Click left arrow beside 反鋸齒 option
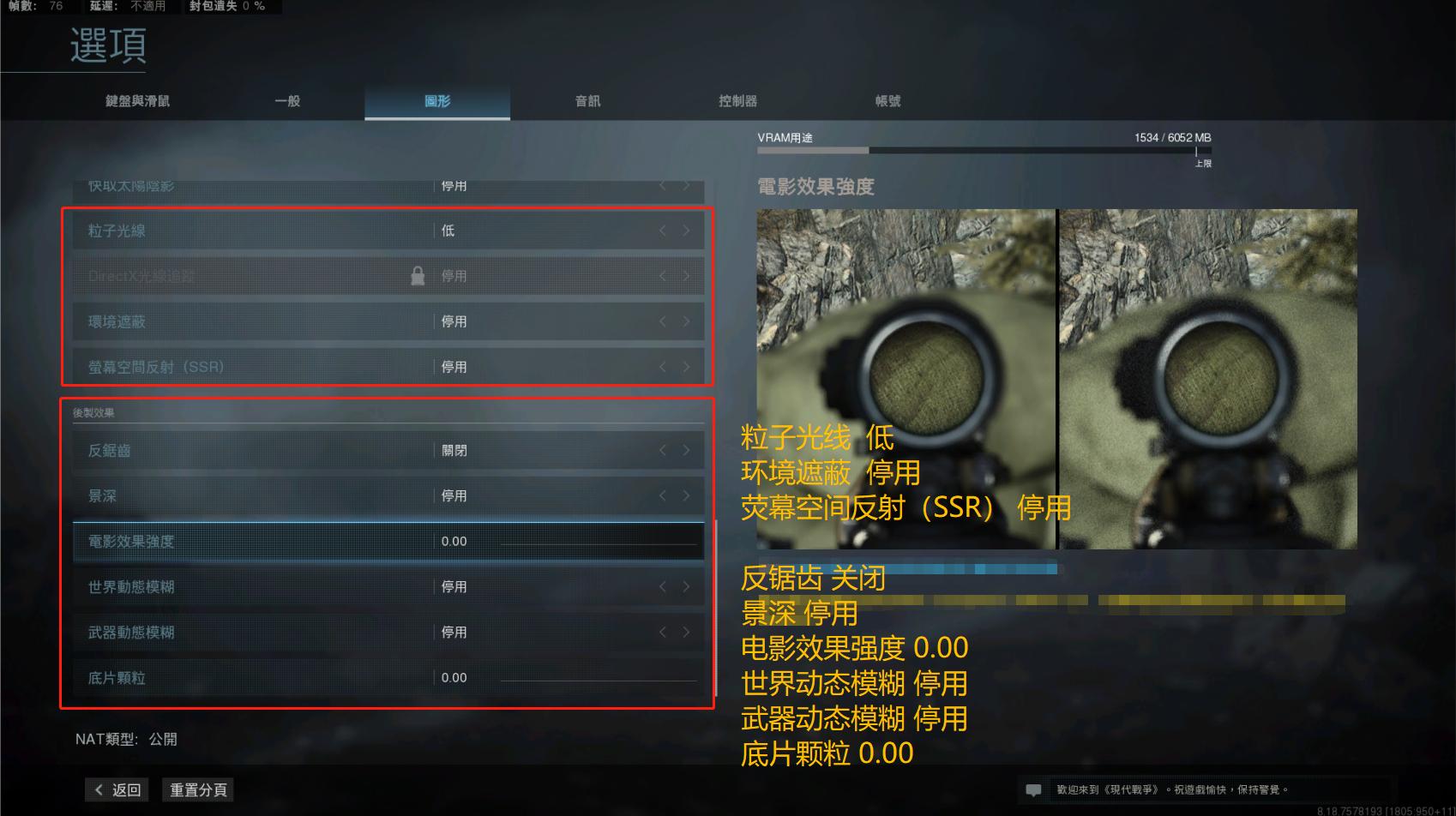 tap(663, 449)
